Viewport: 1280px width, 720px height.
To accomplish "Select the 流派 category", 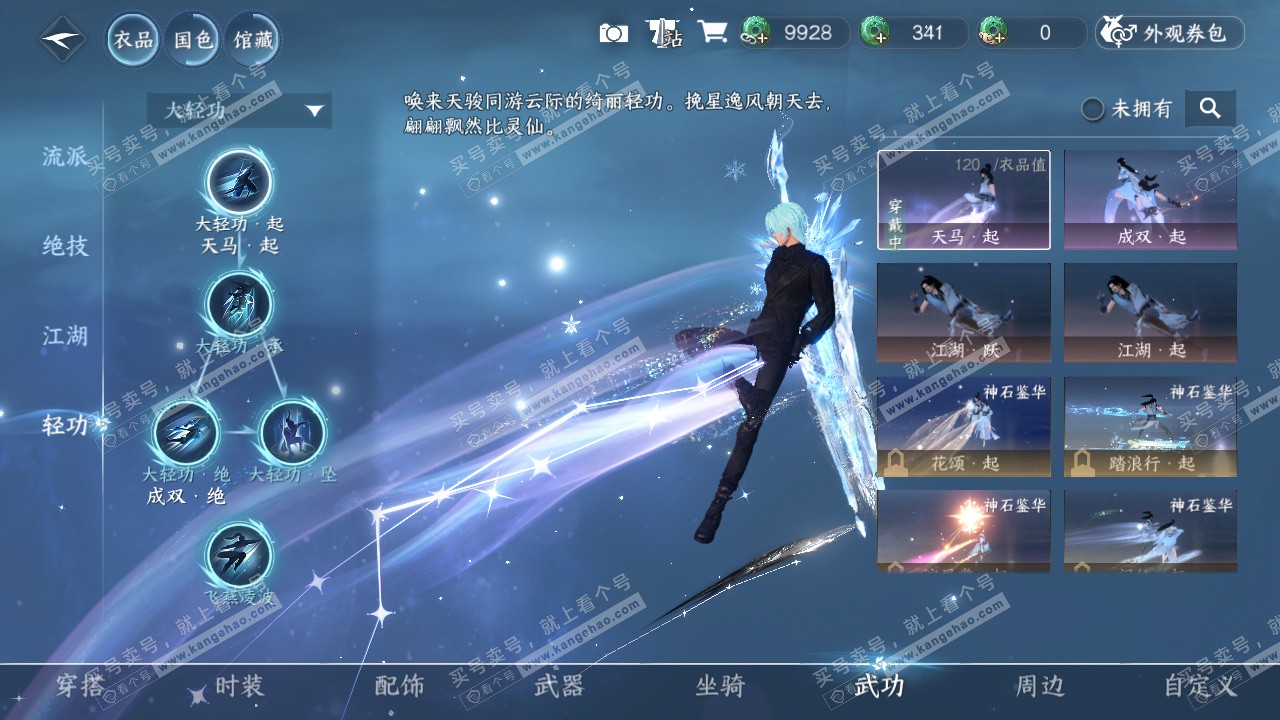I will point(65,156).
